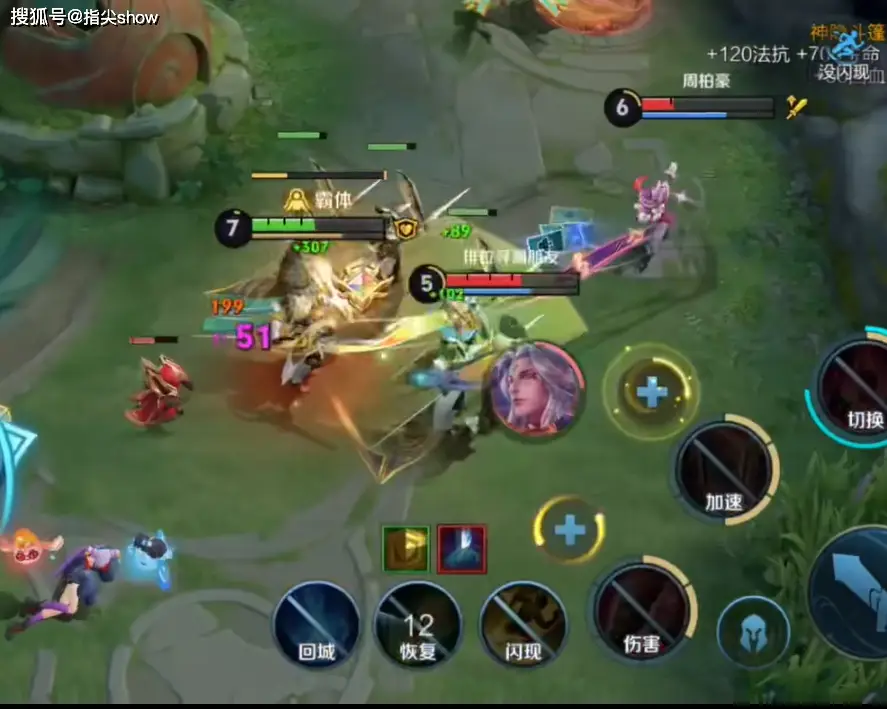Activate the 闪现 flash spell
Viewport: 887px width, 709px height.
523,625
